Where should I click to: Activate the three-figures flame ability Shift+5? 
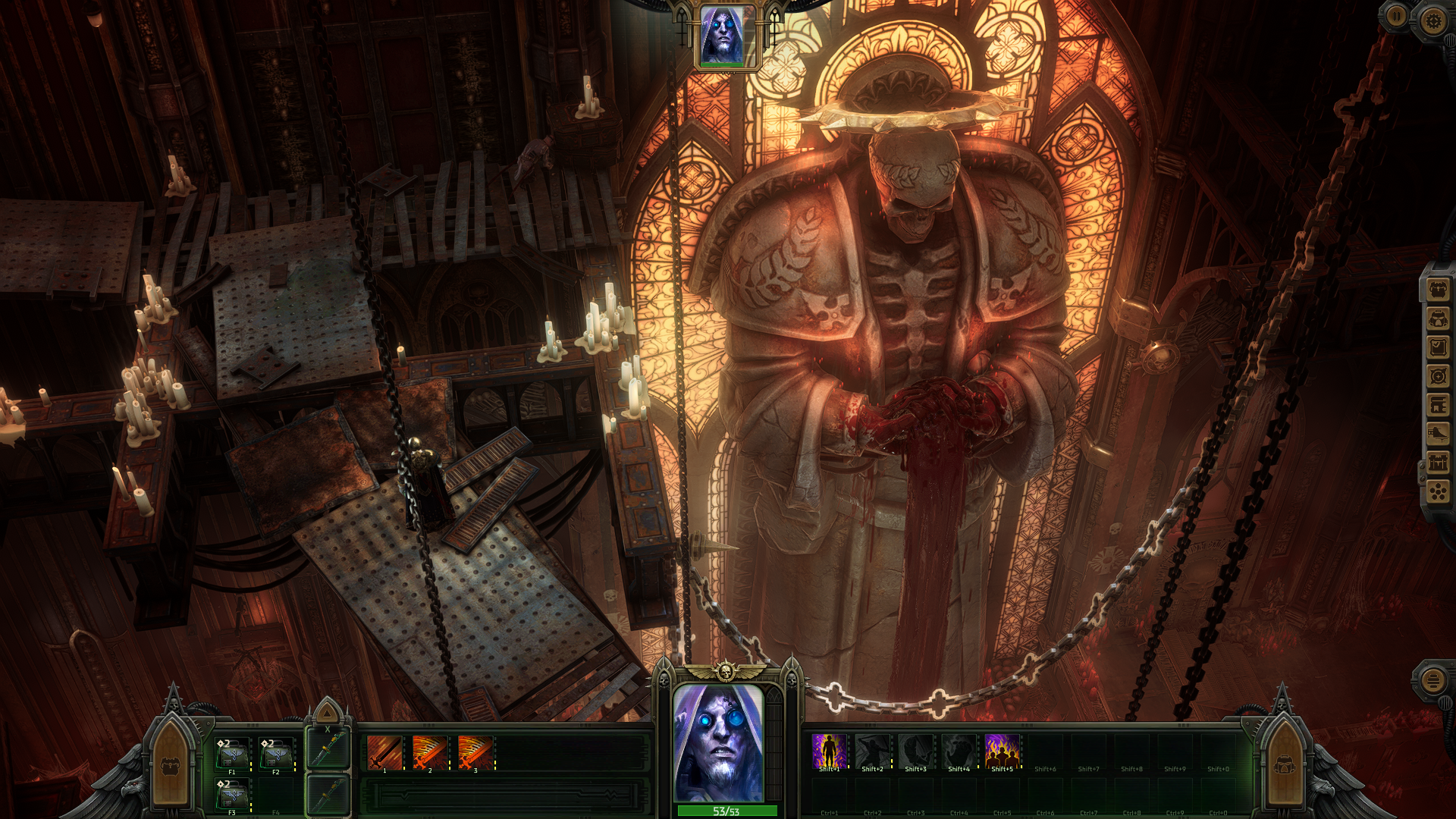pos(1002,752)
